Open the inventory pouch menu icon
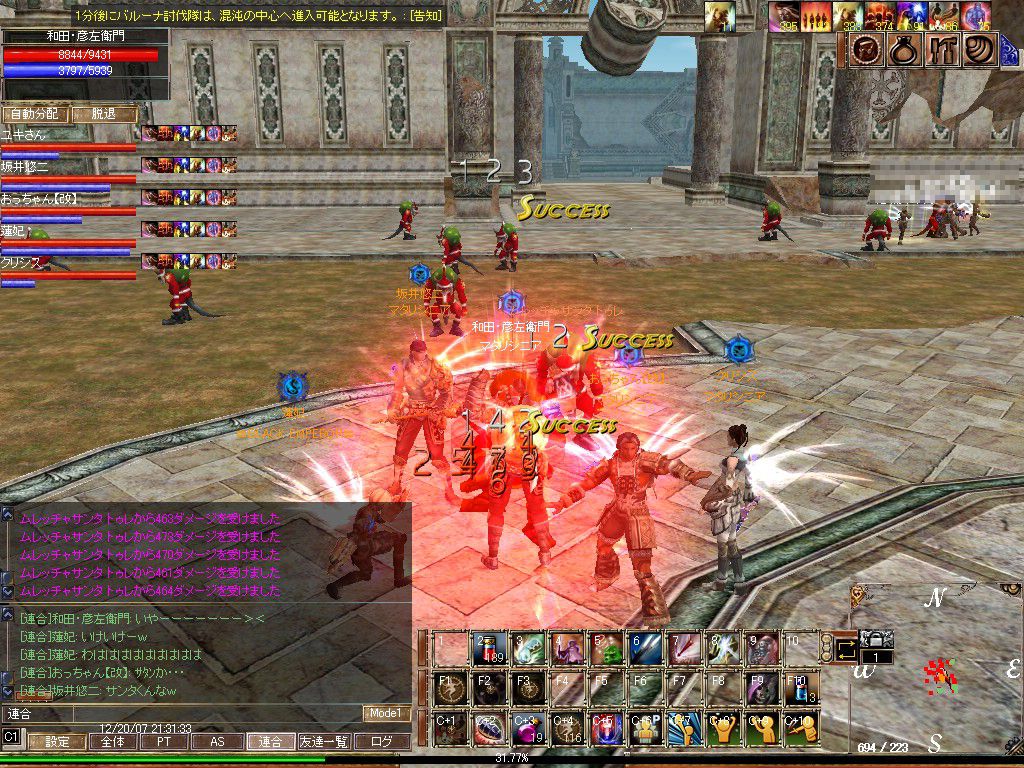The height and width of the screenshot is (768, 1024). click(x=905, y=49)
